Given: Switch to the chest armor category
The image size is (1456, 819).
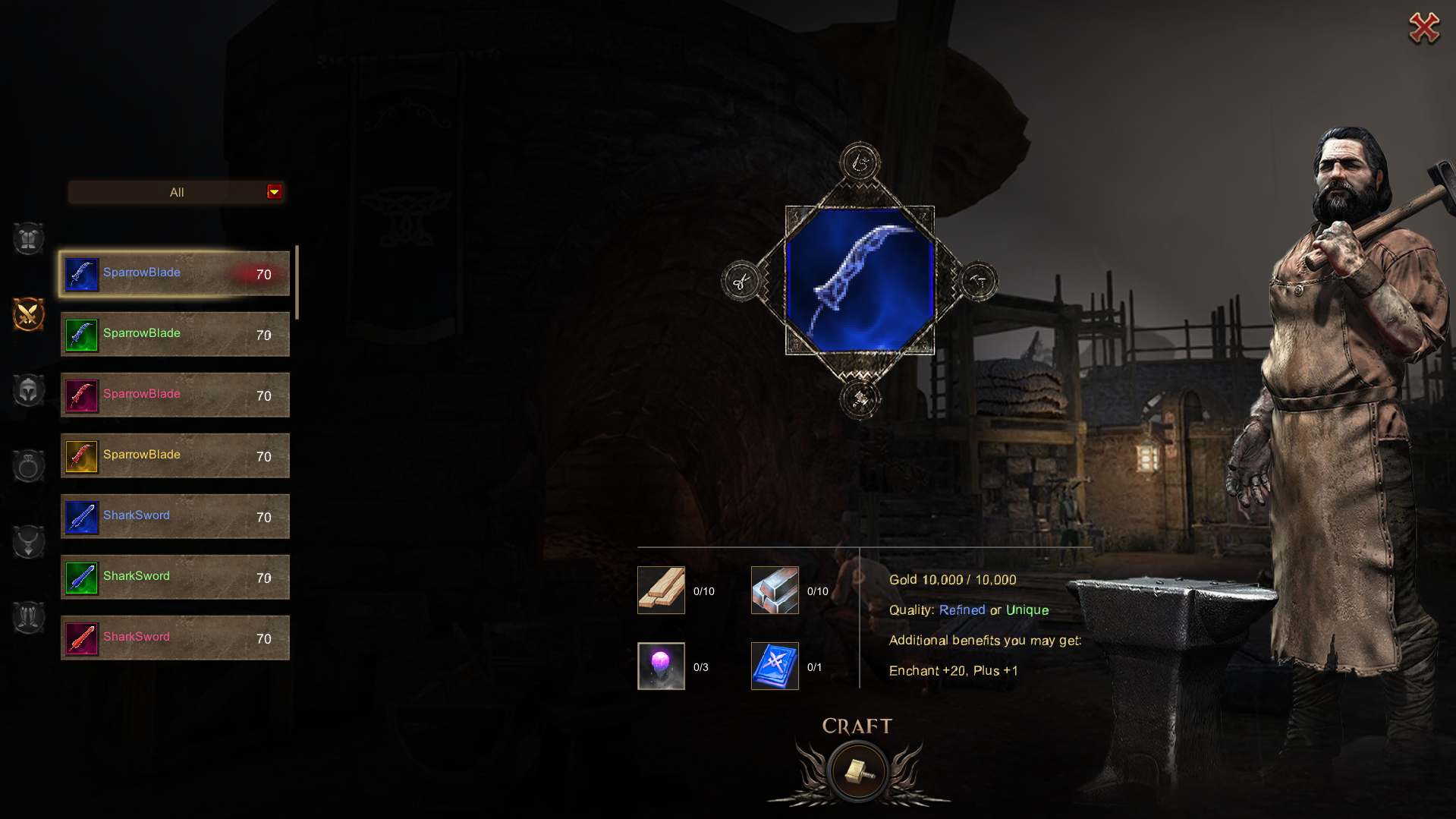Looking at the screenshot, I should pos(29,239).
